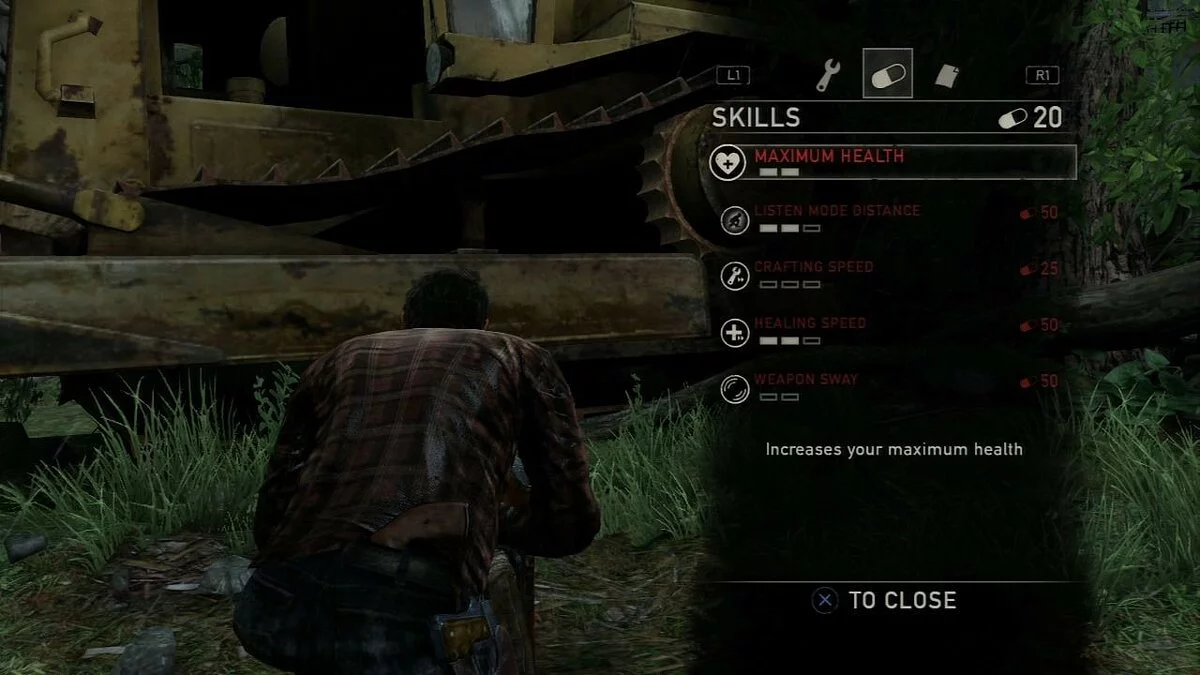Viewport: 1200px width, 675px height.
Task: Open the pill skills tab
Action: [x=887, y=74]
